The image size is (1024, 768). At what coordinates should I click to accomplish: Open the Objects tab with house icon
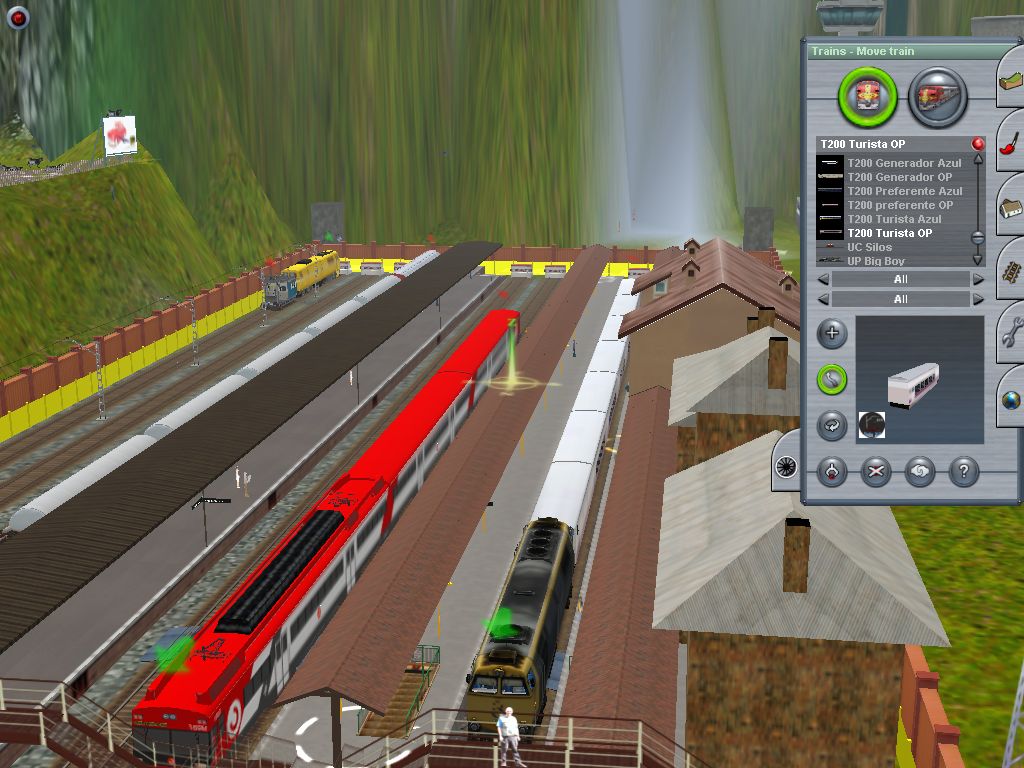1010,209
